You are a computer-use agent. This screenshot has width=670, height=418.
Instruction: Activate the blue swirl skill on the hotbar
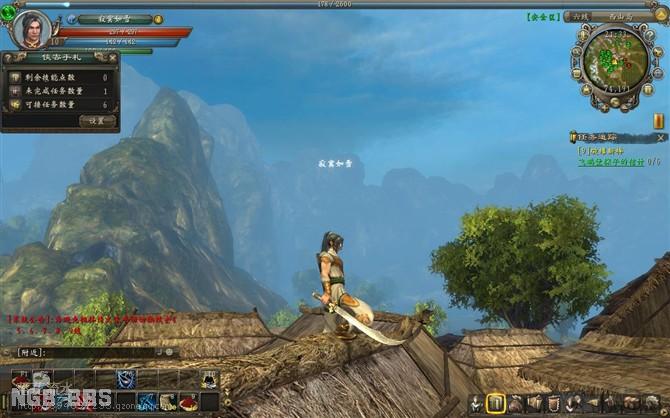pos(126,379)
